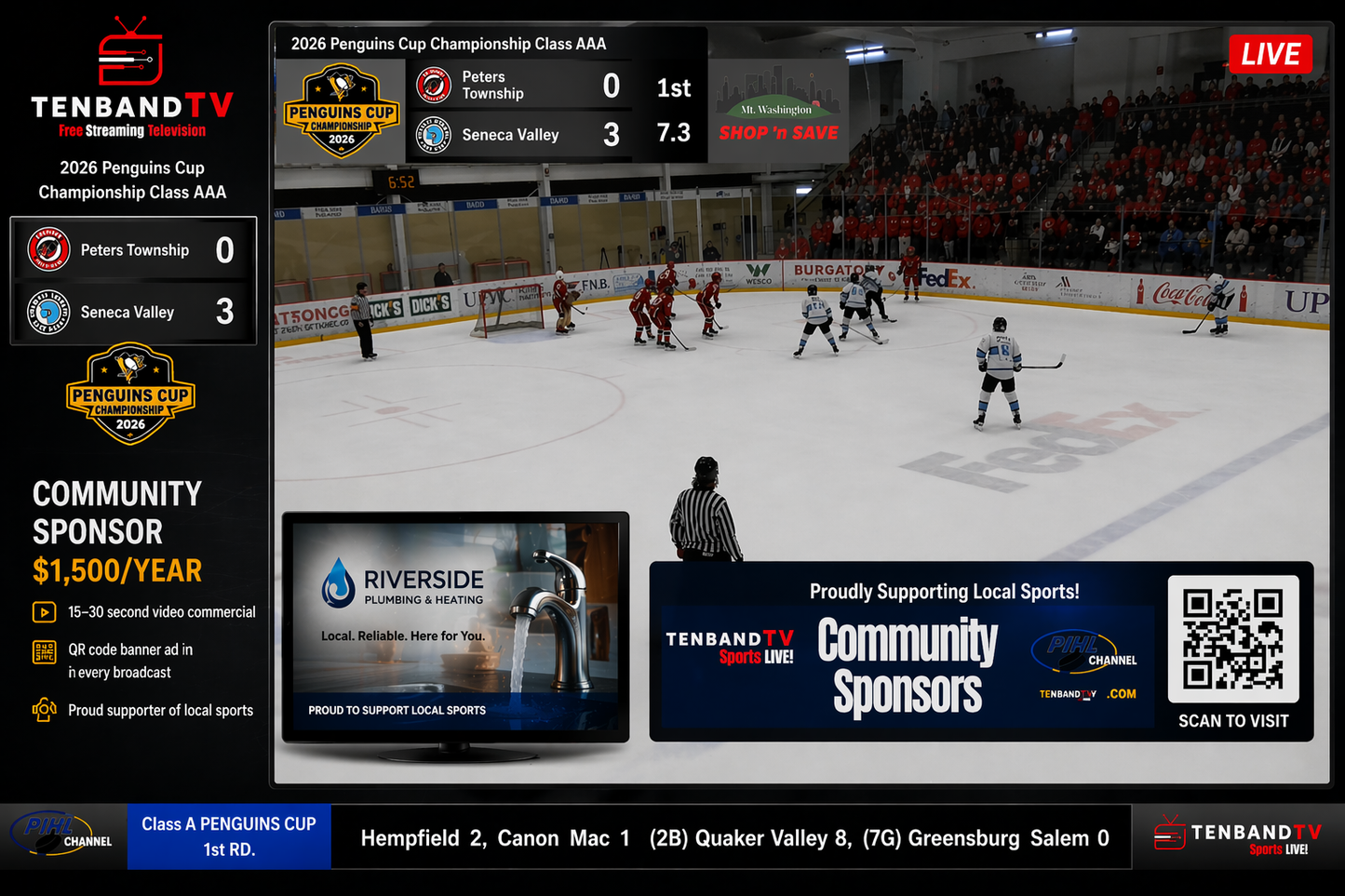1345x896 pixels.
Task: Click the PIHL Channel logo beside the score ticker
Action: click(x=62, y=835)
